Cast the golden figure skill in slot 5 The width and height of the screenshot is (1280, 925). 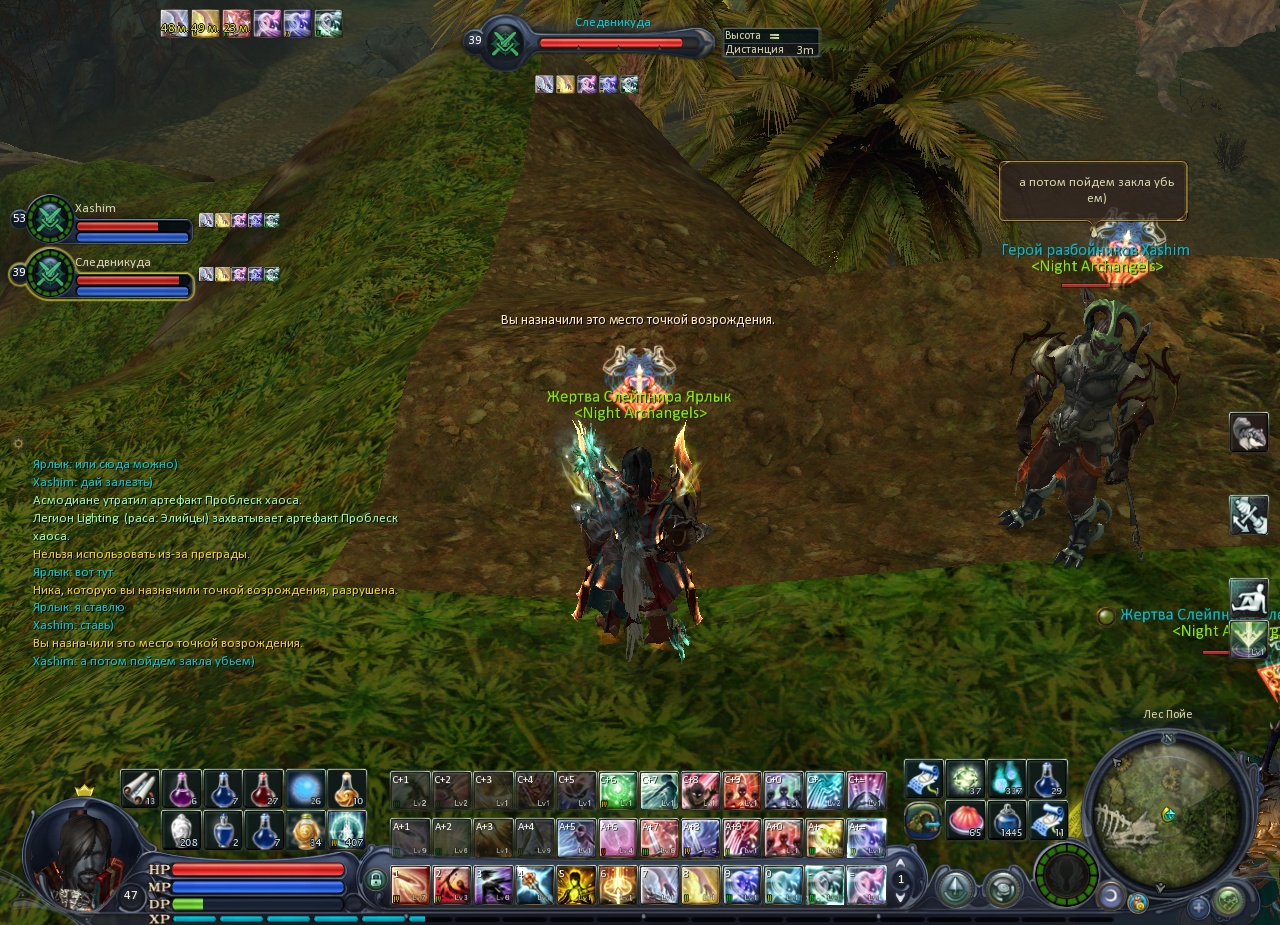click(x=576, y=885)
